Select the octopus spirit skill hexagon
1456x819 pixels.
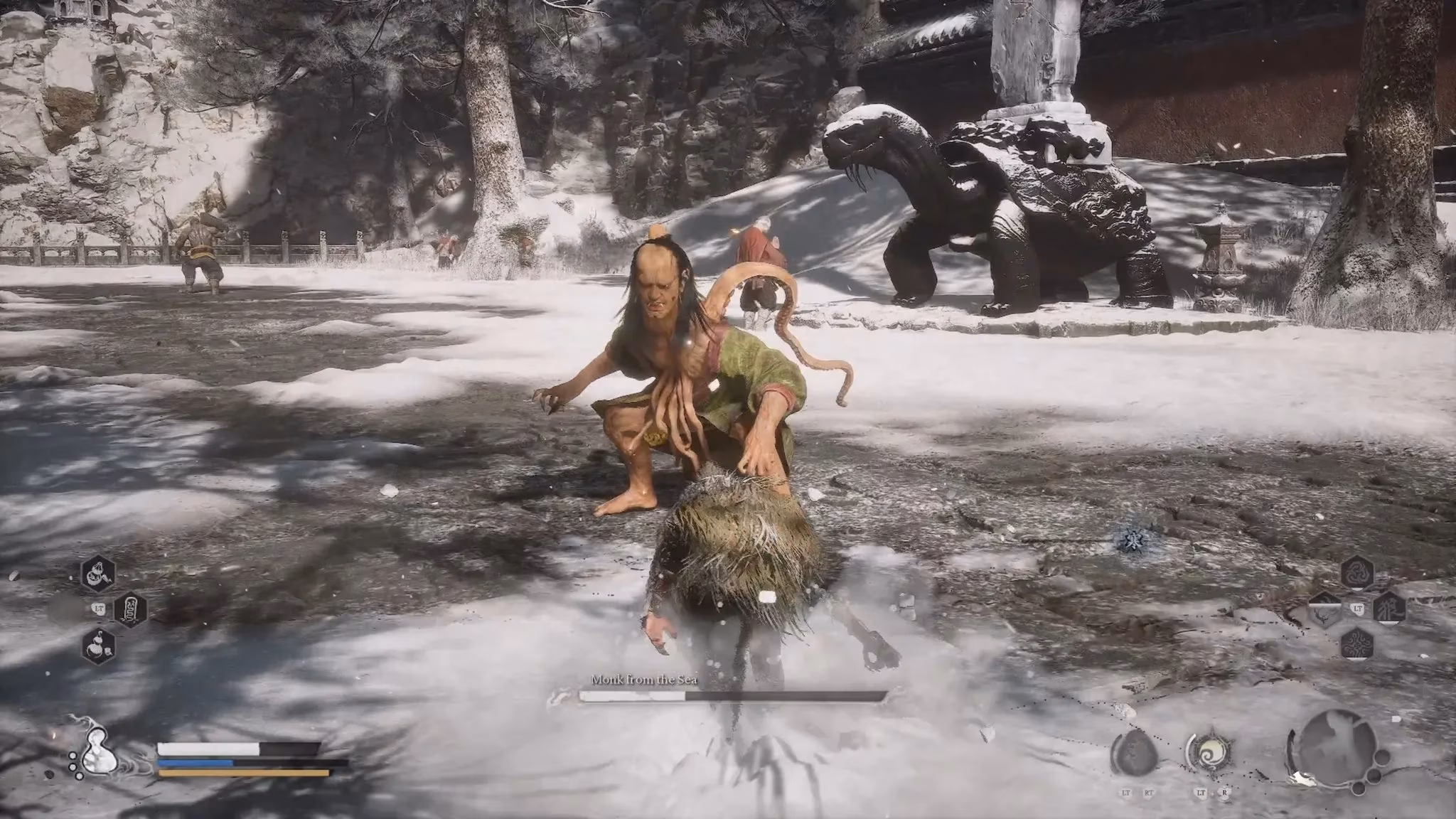pyautogui.click(x=1358, y=644)
